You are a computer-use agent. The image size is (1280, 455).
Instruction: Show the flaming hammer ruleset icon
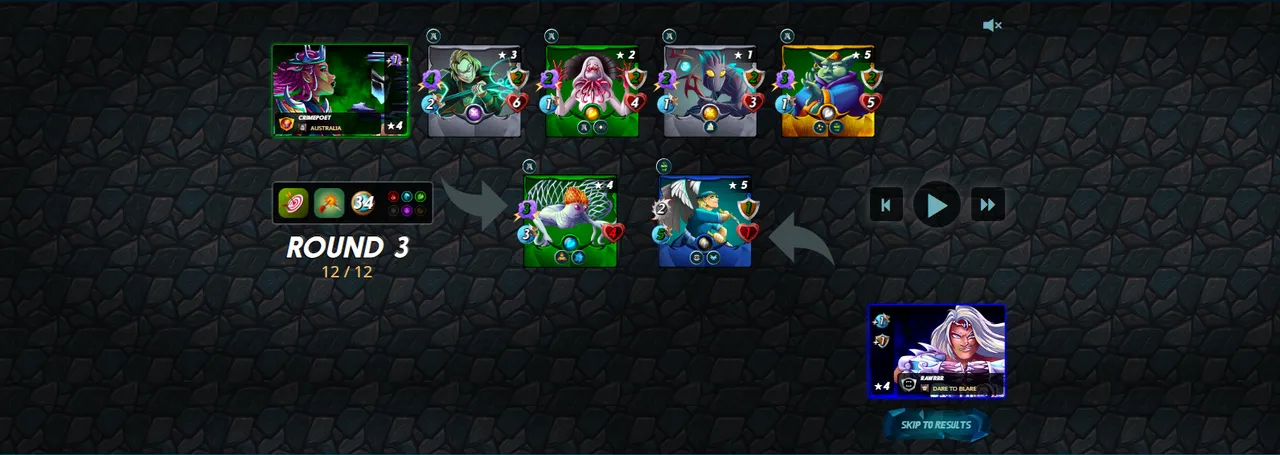point(329,203)
